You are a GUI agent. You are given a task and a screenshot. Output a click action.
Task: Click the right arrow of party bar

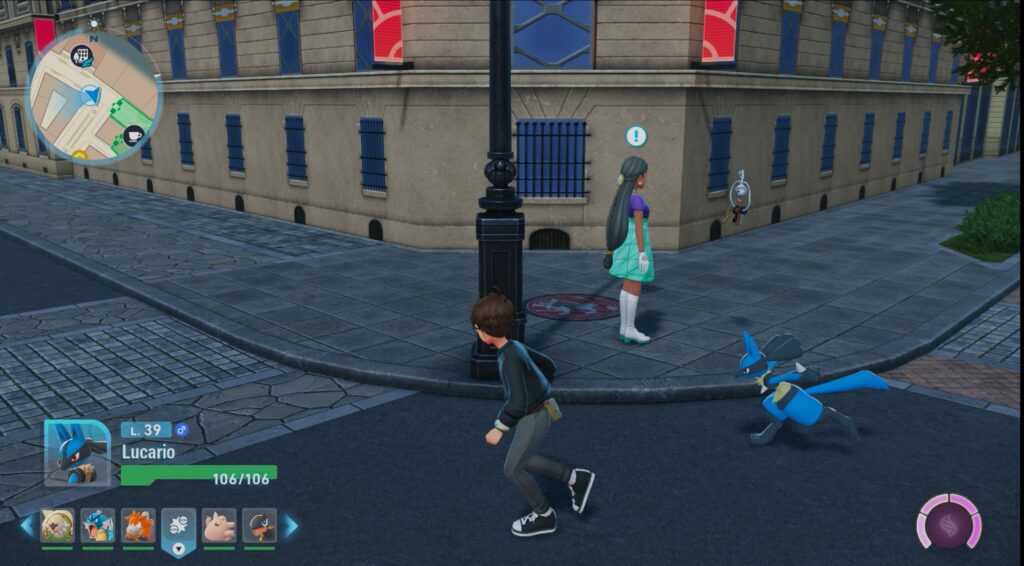click(291, 526)
